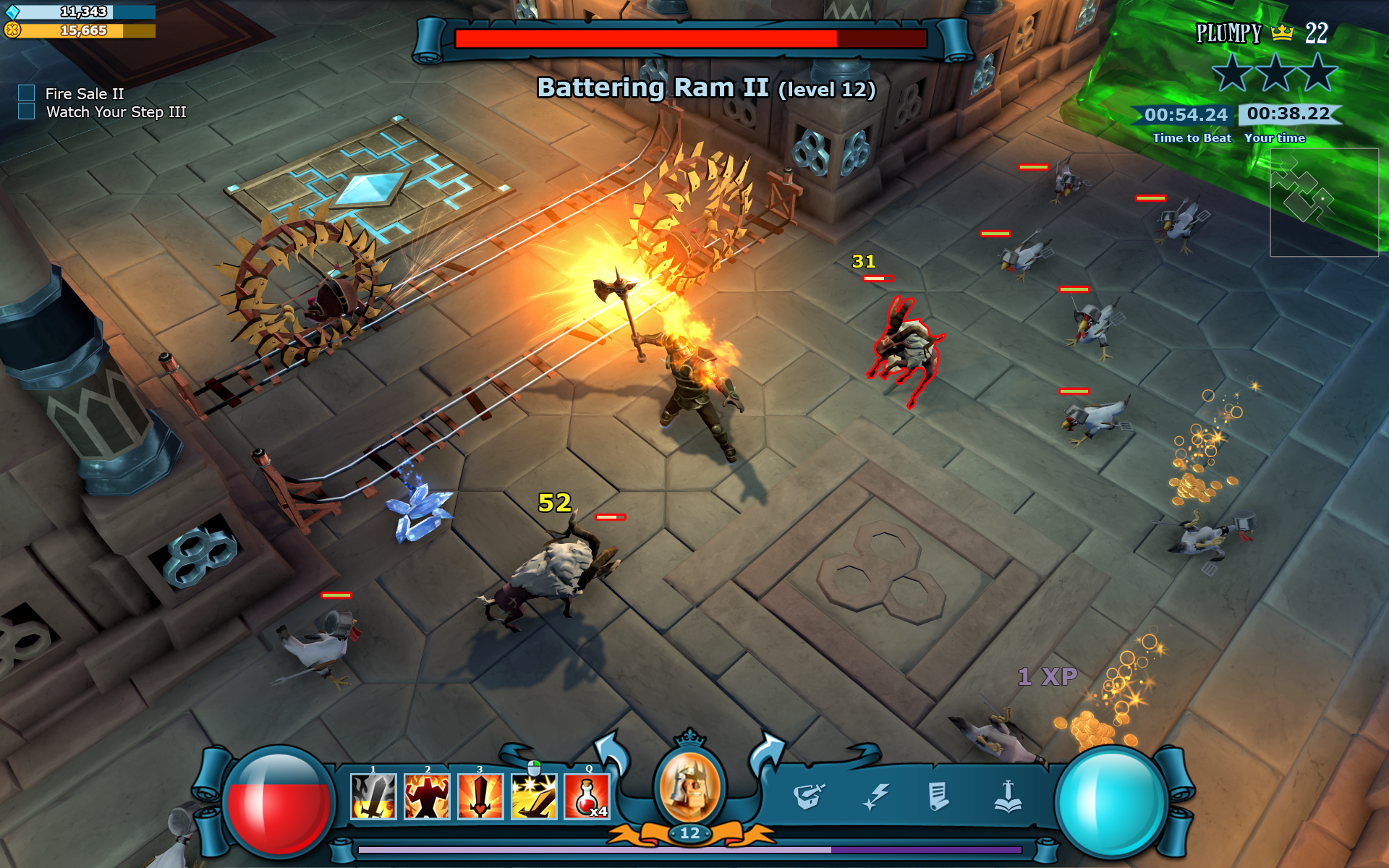The image size is (1389, 868).
Task: Open the castle minimap
Action: click(1324, 202)
